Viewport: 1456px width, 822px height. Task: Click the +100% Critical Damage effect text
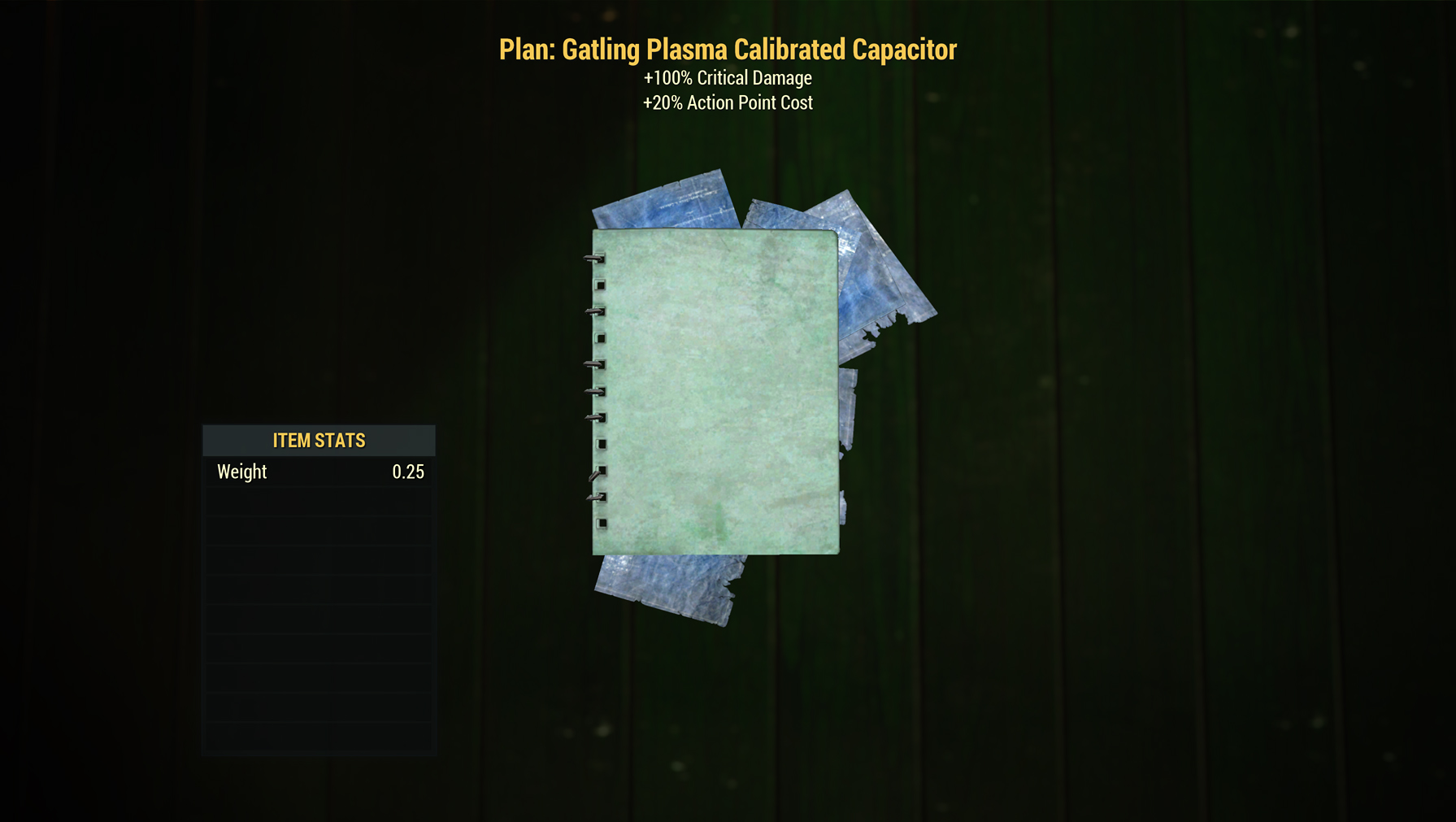click(x=727, y=78)
